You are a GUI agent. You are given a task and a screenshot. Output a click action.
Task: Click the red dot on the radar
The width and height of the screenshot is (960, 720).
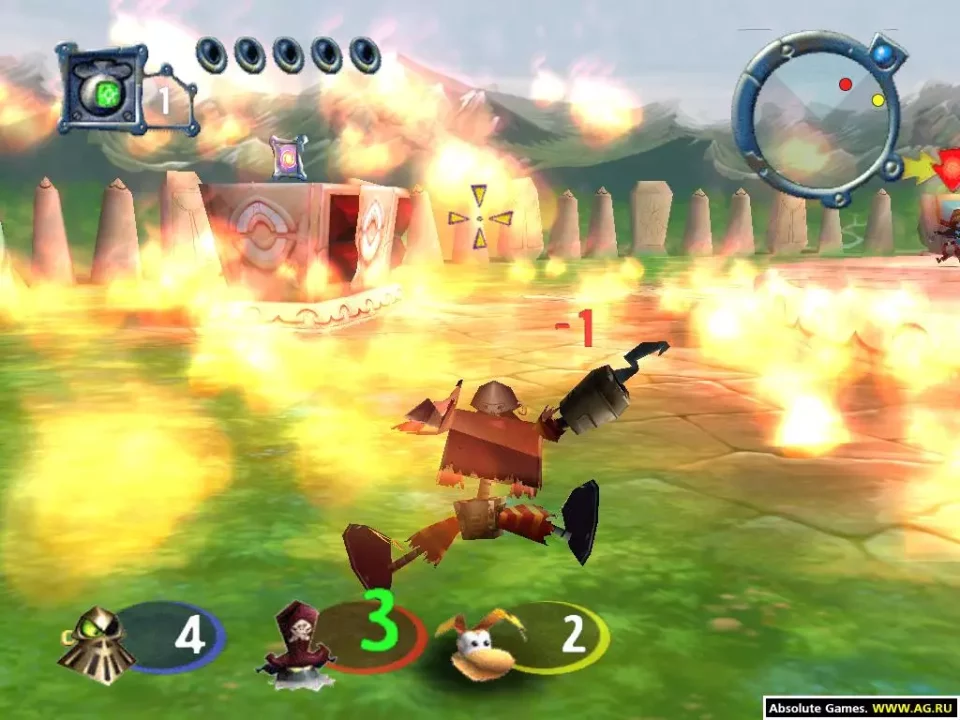[845, 84]
